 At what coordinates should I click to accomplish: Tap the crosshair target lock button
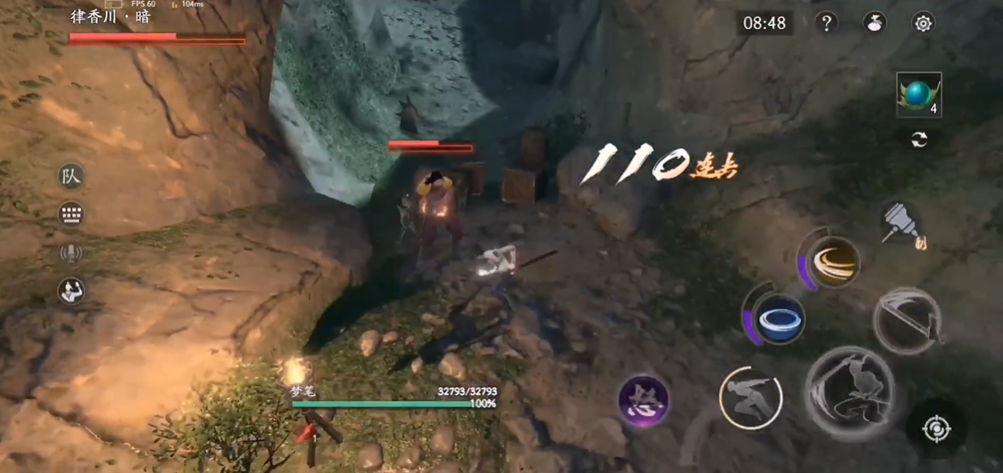point(935,430)
